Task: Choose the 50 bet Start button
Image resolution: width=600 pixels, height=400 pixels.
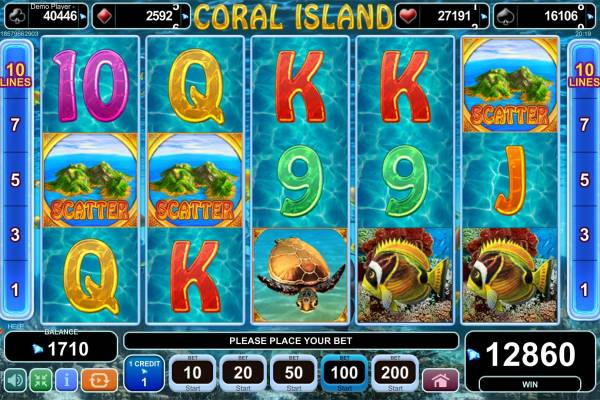Action: point(295,372)
